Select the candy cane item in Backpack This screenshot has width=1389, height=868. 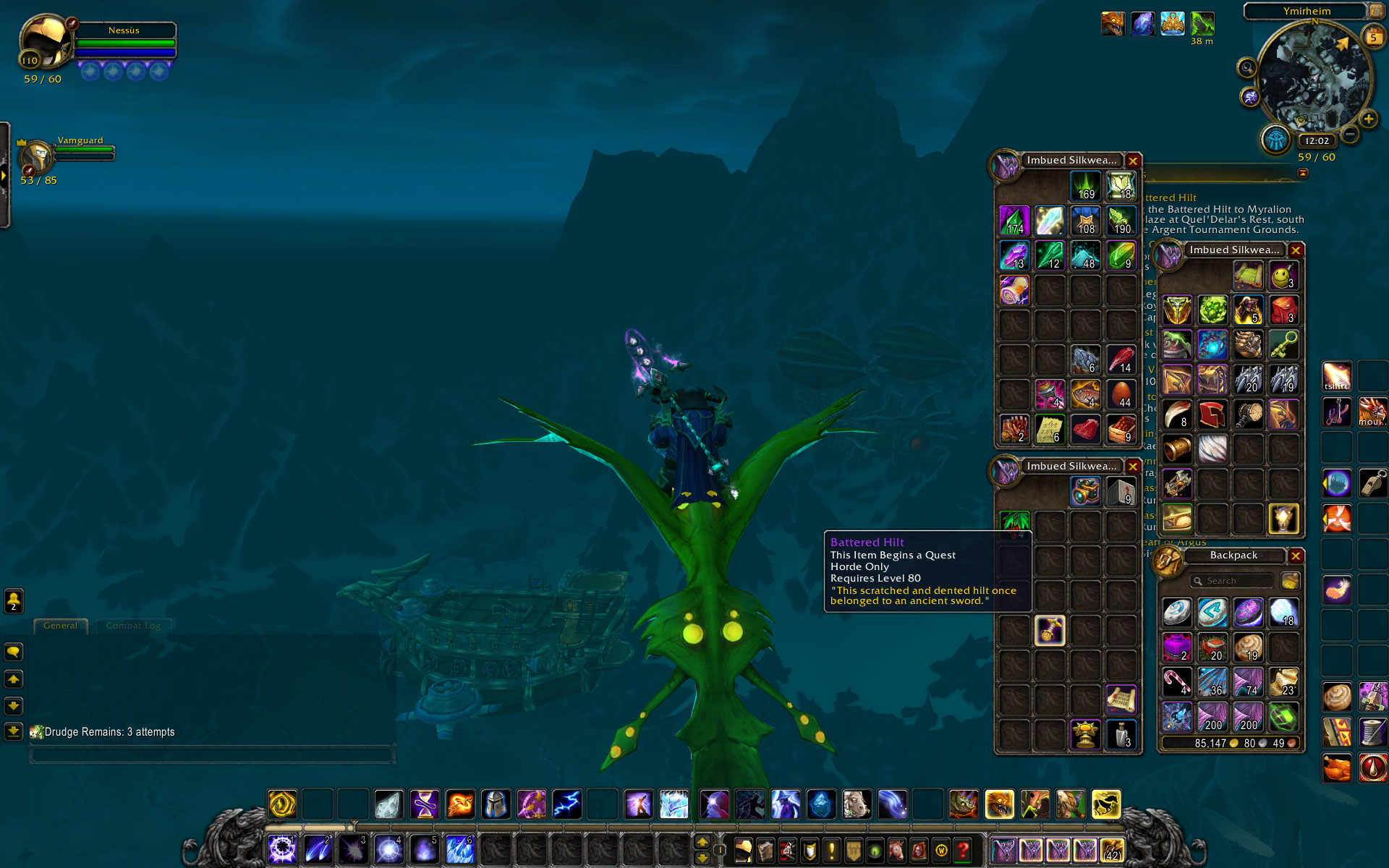click(1177, 682)
